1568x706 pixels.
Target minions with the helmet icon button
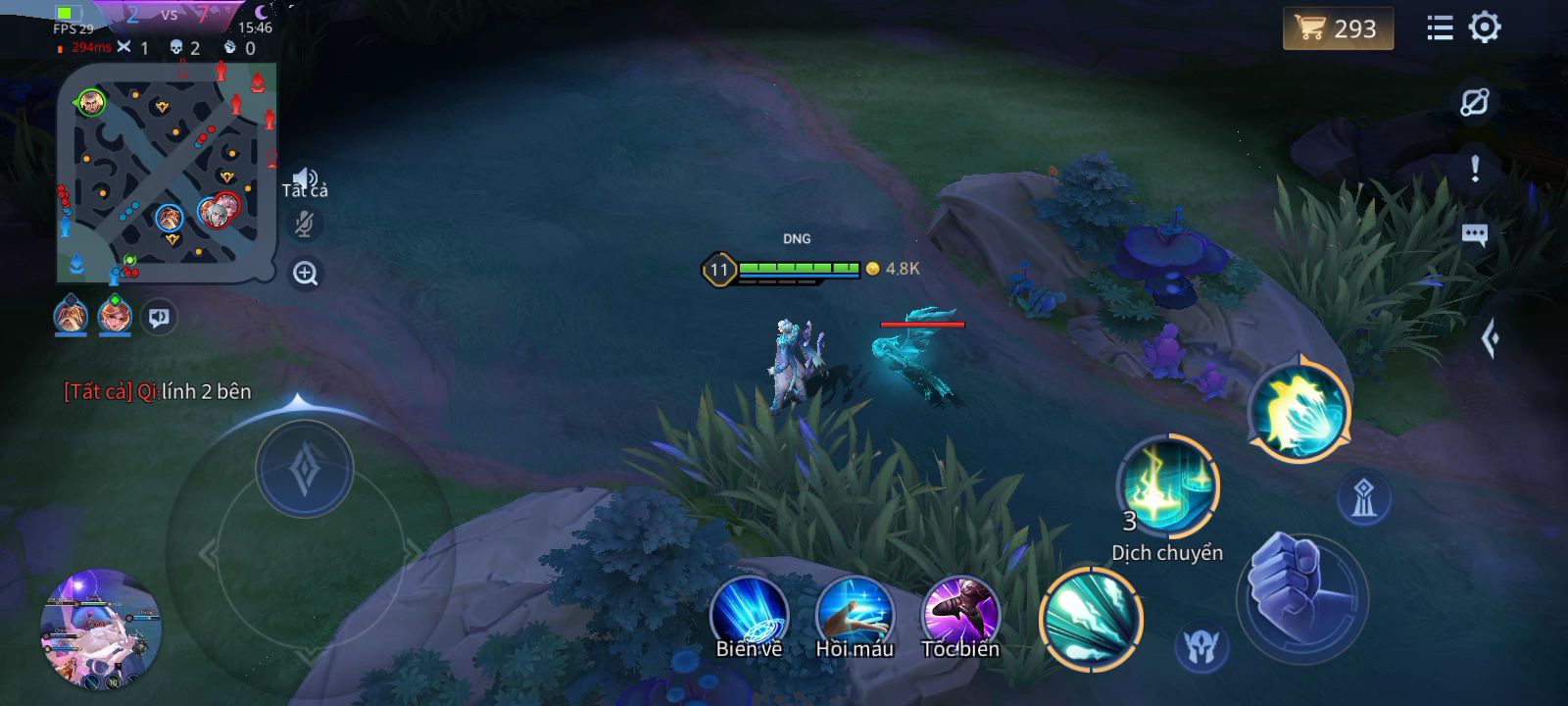click(x=1200, y=647)
